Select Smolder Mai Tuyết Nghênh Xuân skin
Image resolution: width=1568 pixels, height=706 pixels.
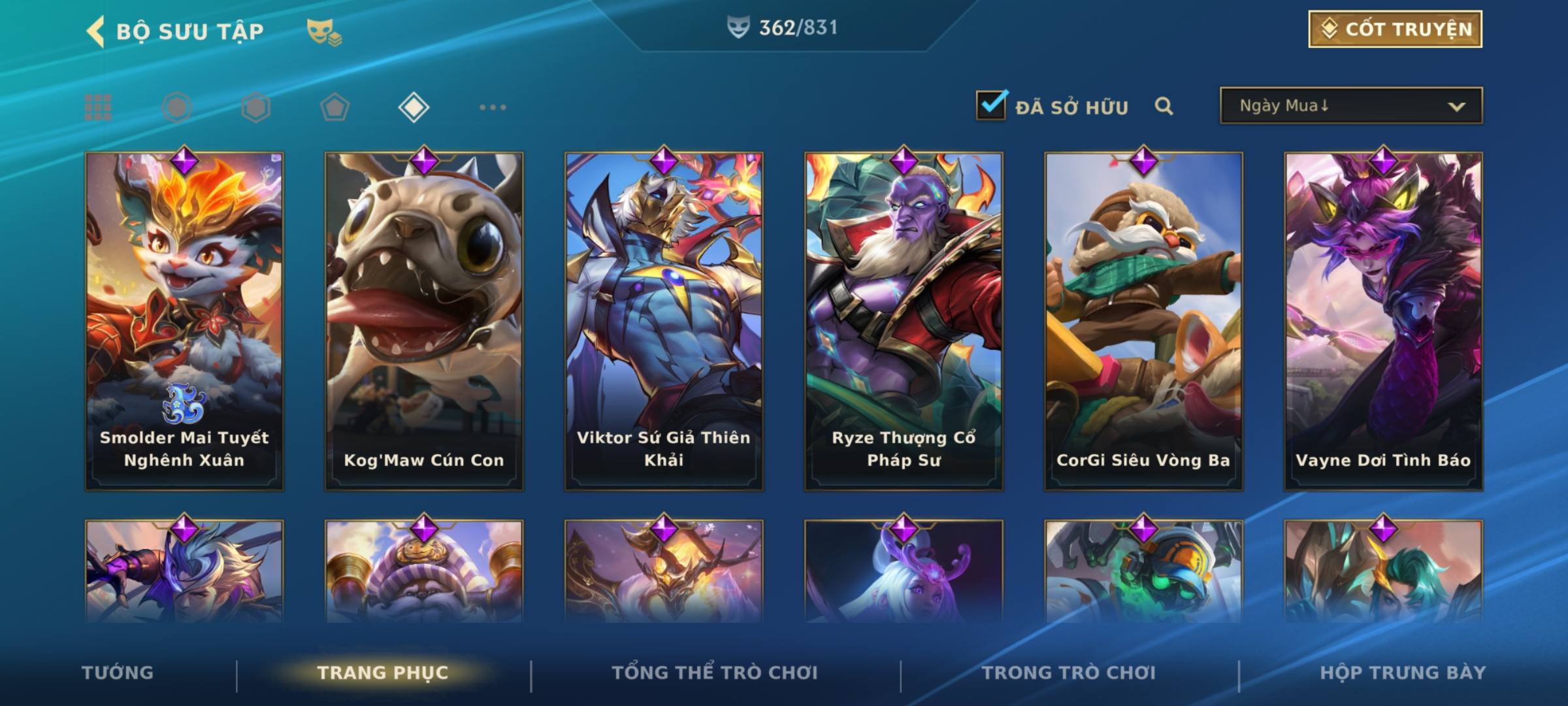(x=184, y=320)
